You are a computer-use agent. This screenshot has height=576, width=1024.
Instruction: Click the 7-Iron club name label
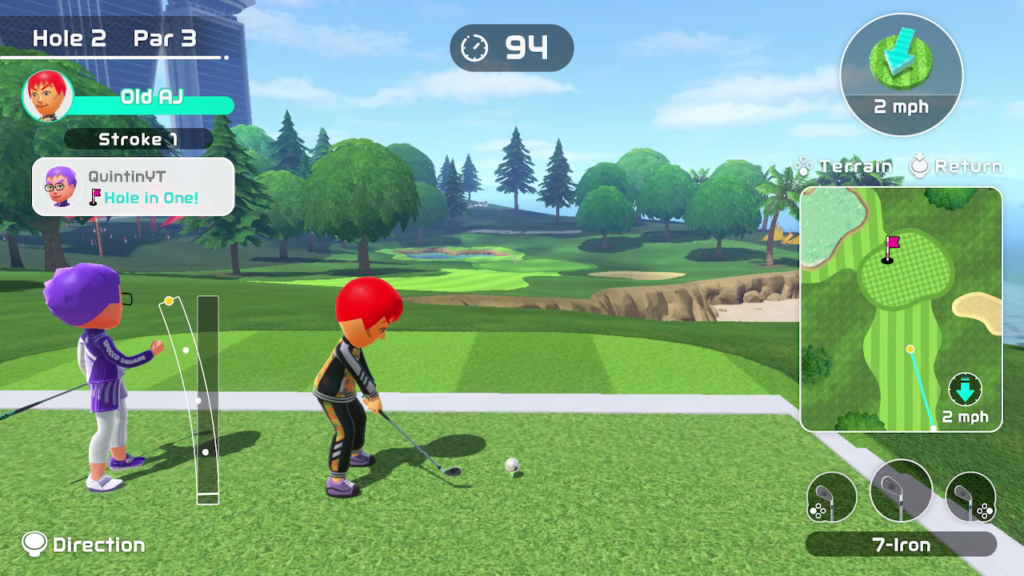[x=900, y=545]
